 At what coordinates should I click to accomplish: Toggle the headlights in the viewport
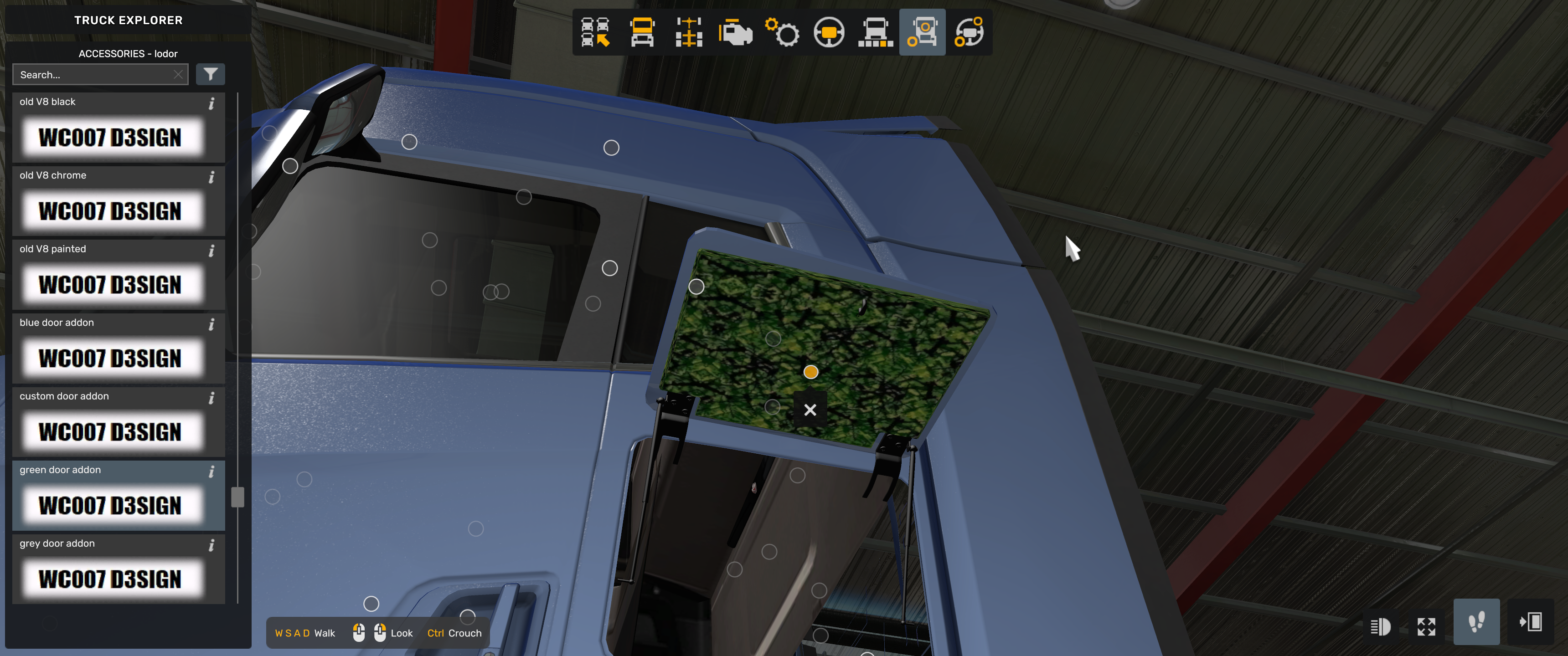(1381, 626)
